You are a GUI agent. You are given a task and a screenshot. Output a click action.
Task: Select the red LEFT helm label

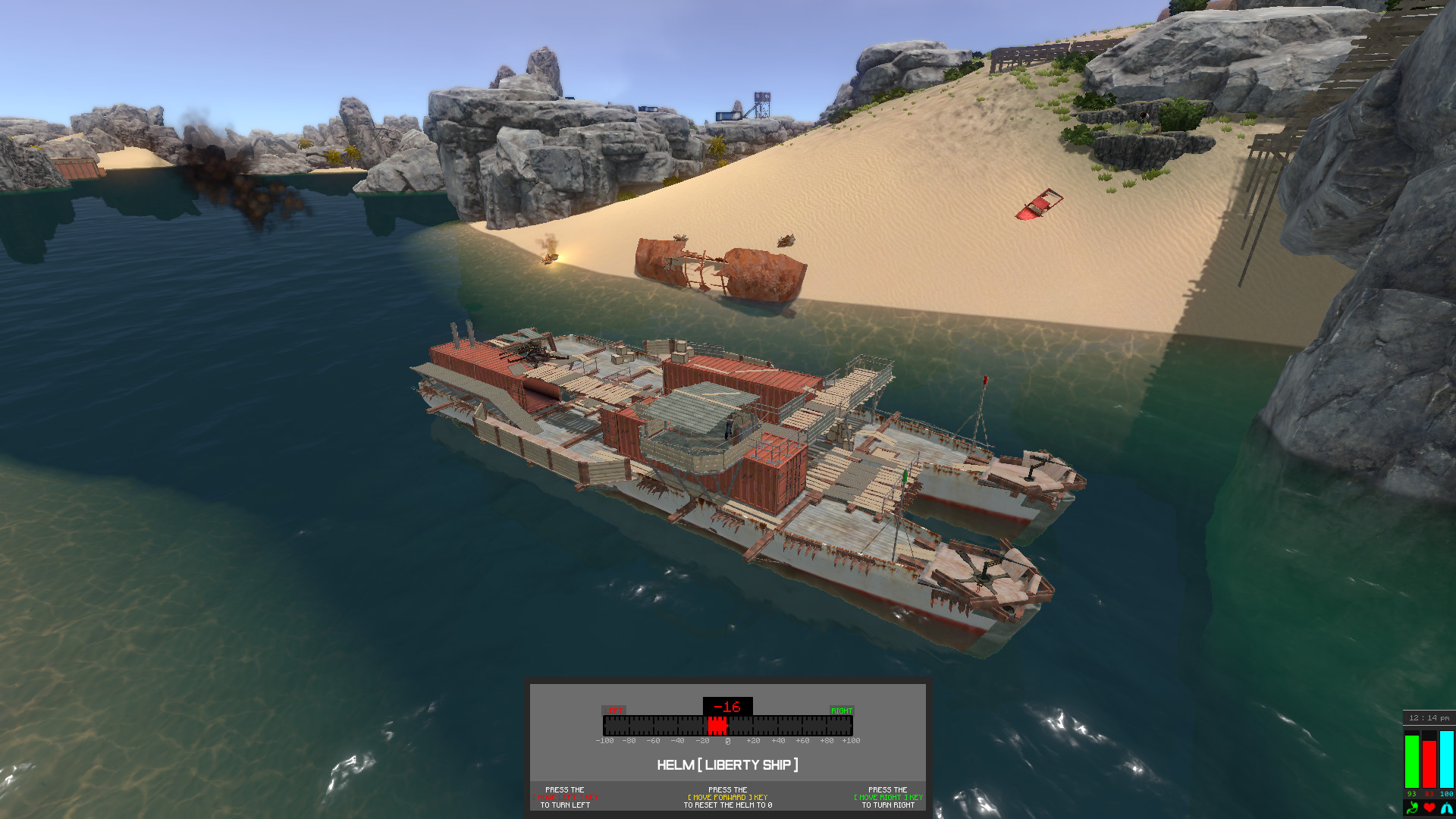(613, 711)
